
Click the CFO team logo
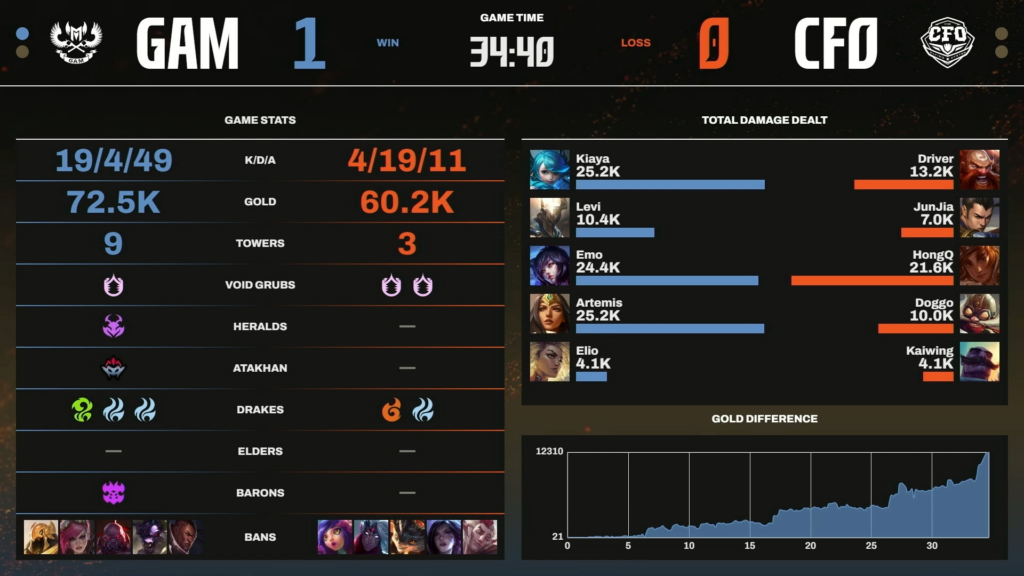click(947, 43)
